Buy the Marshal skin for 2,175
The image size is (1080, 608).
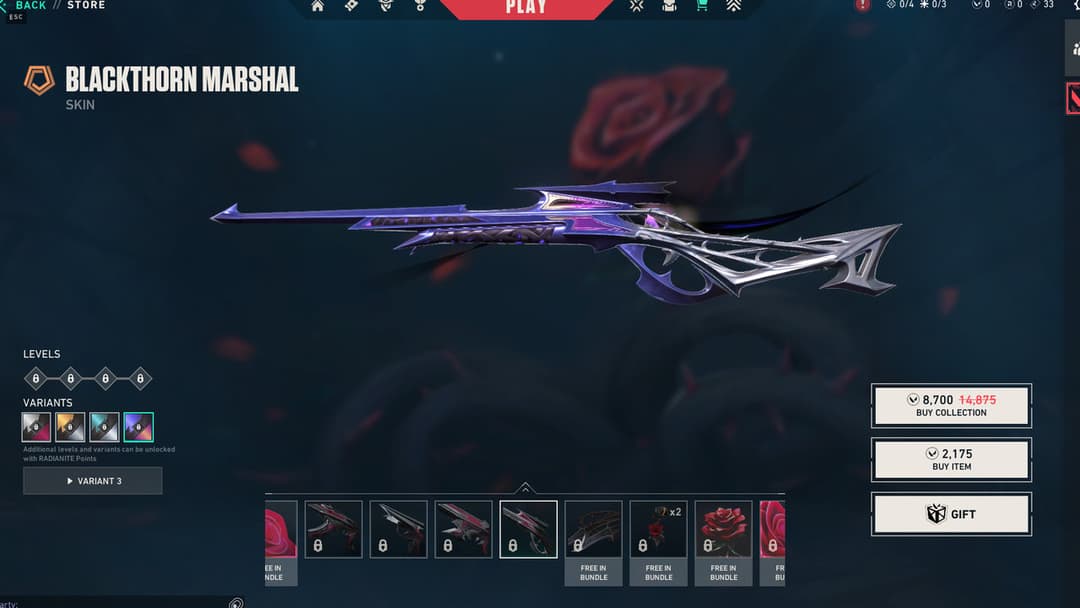tap(951, 460)
